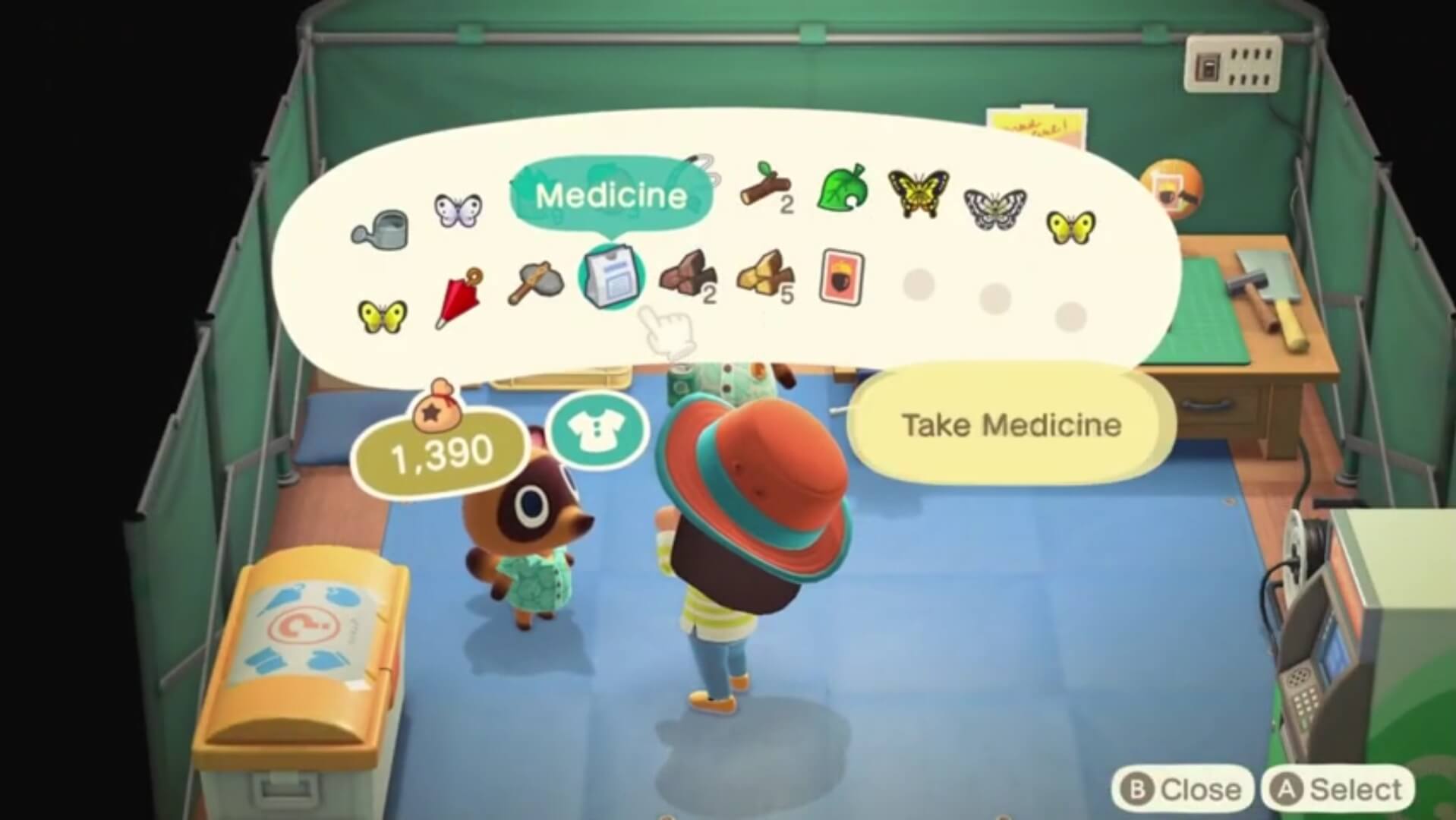The image size is (1456, 820).
Task: Click the hand cursor selection pointer
Action: pos(667,328)
